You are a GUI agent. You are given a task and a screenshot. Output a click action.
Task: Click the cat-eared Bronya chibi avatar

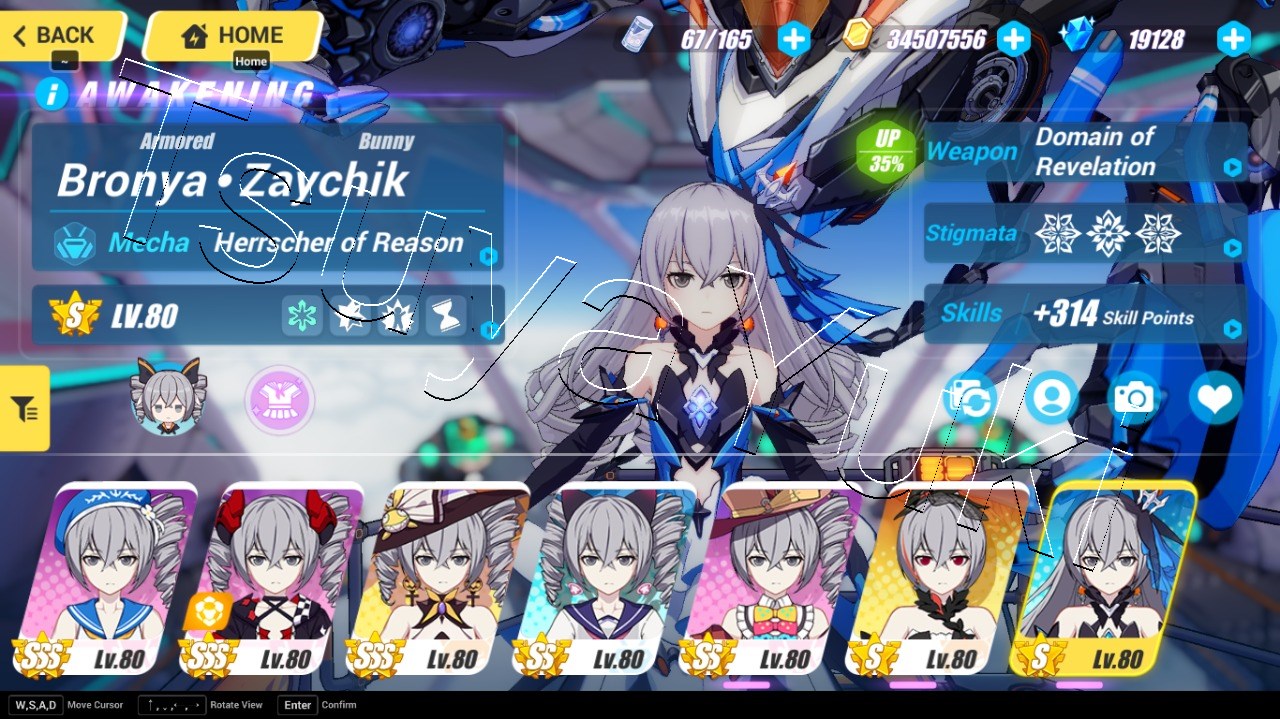[x=165, y=398]
